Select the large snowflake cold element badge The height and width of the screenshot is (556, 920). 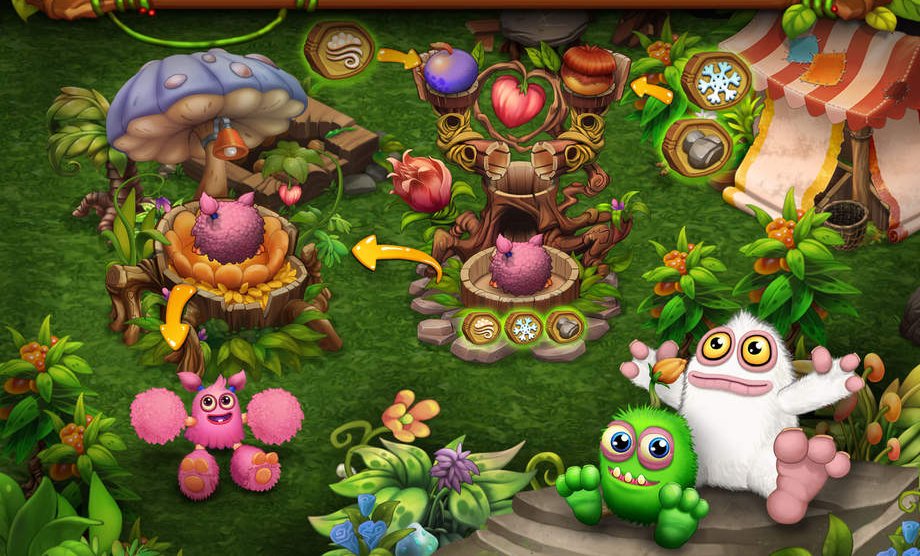(715, 81)
